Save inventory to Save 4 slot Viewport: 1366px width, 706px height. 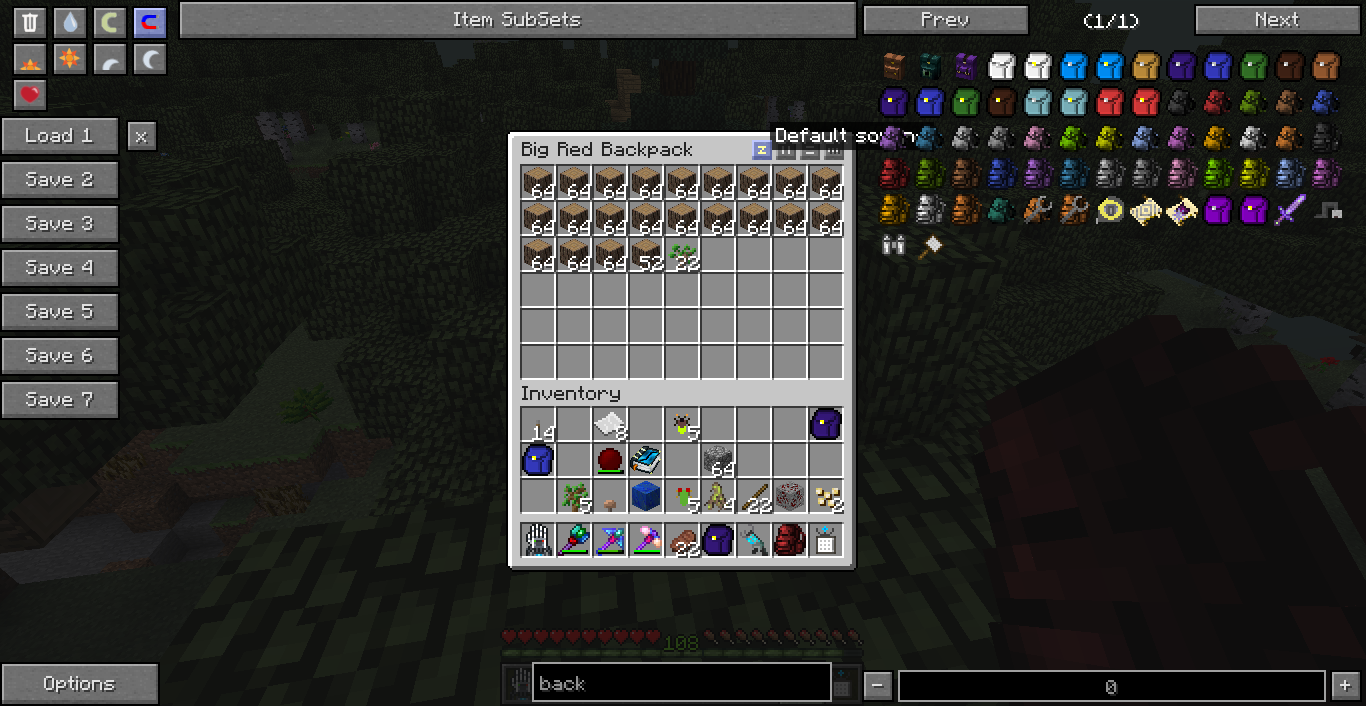(x=59, y=268)
